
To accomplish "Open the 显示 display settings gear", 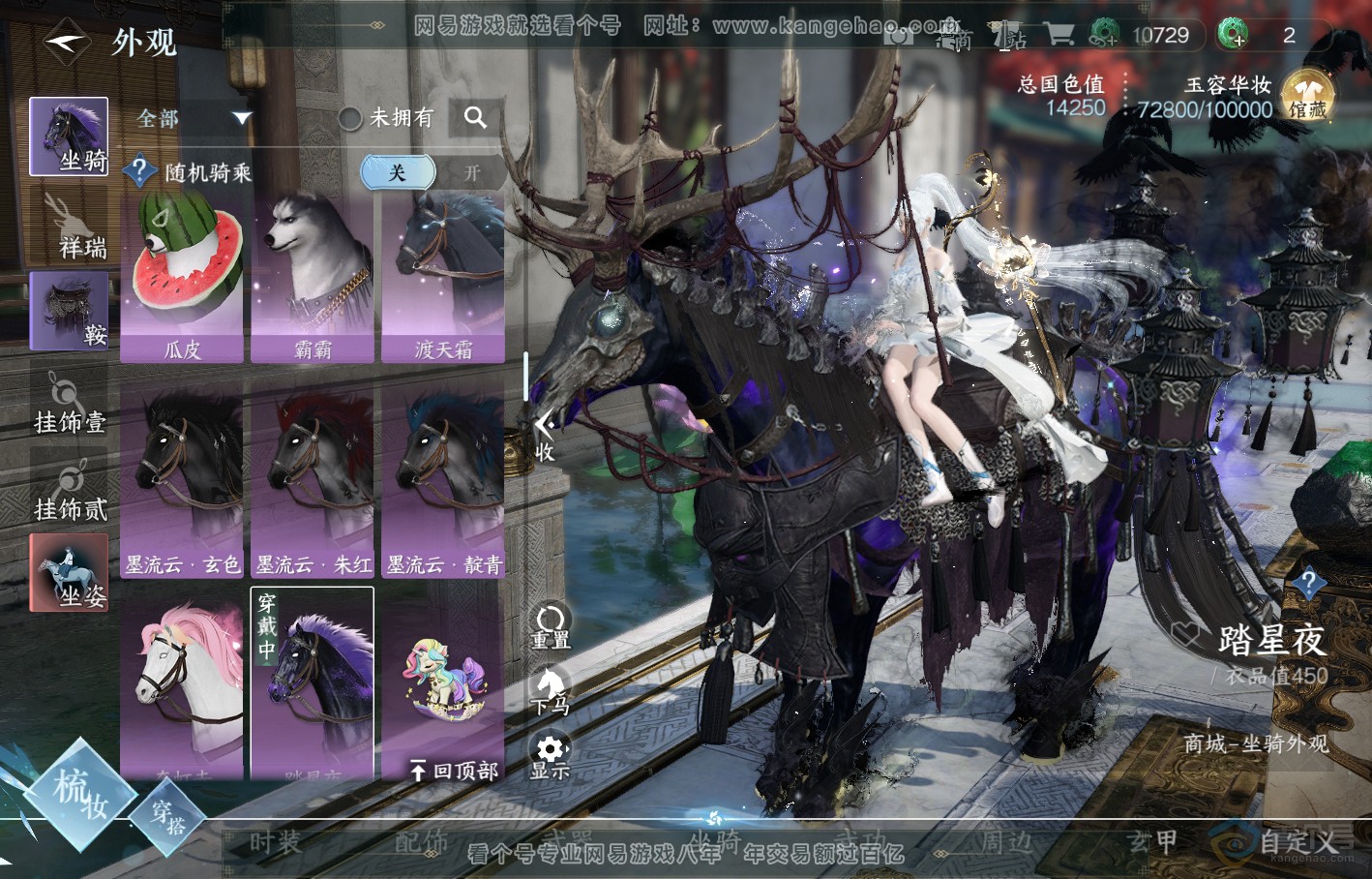I will tap(551, 756).
